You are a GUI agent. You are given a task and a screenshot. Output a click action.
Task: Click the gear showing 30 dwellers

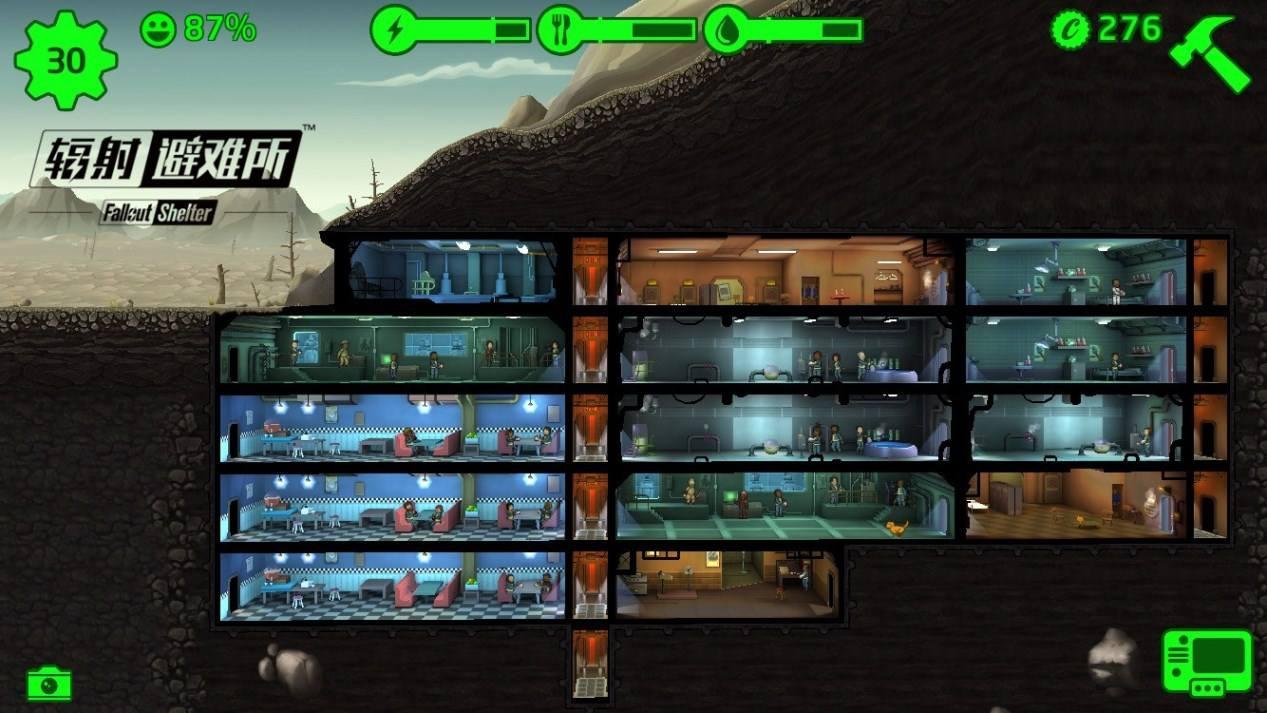coord(65,60)
